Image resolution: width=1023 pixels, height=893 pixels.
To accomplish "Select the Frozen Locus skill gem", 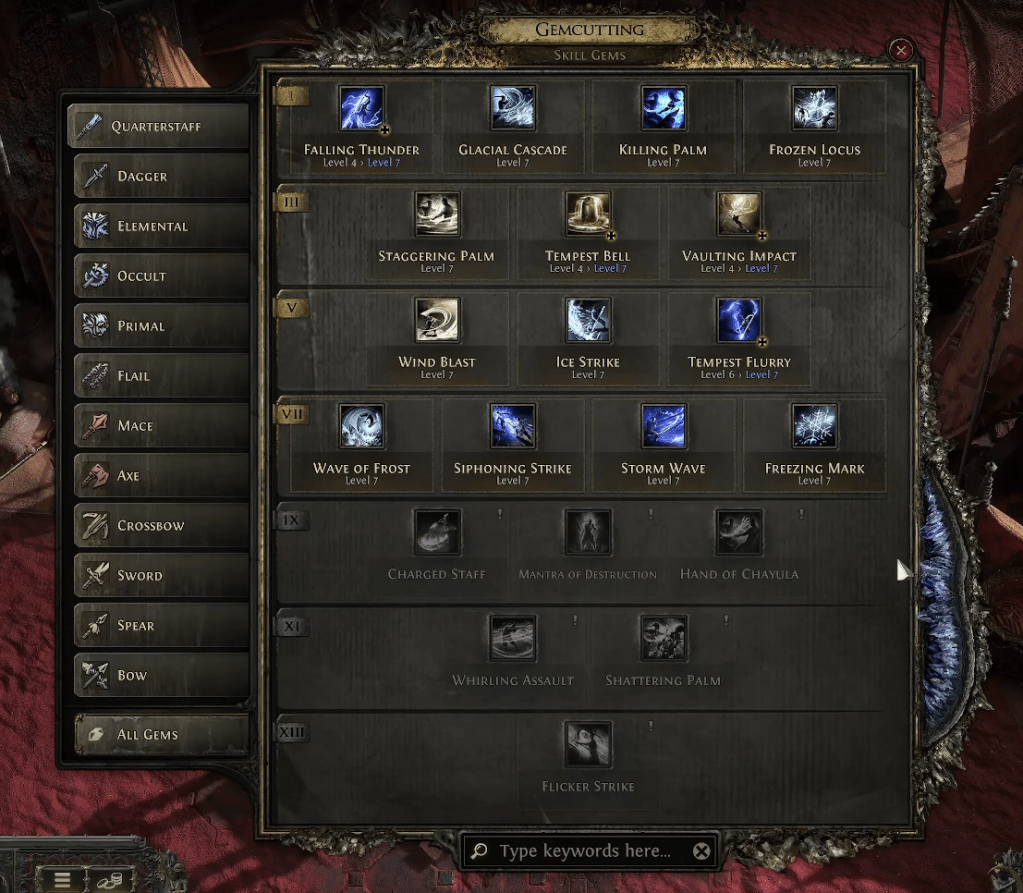I will pos(814,108).
